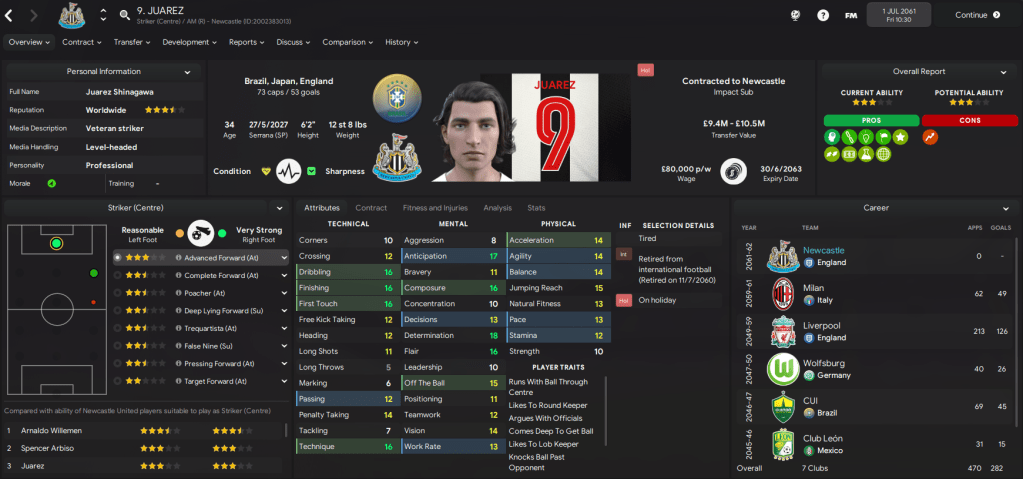
Task: Switch to the Analysis tab
Action: (x=497, y=208)
